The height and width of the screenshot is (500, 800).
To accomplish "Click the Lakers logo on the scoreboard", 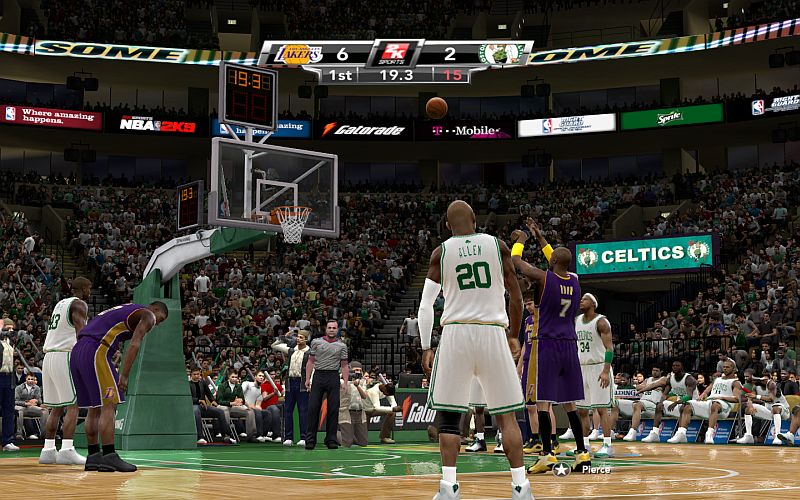I will [297, 54].
